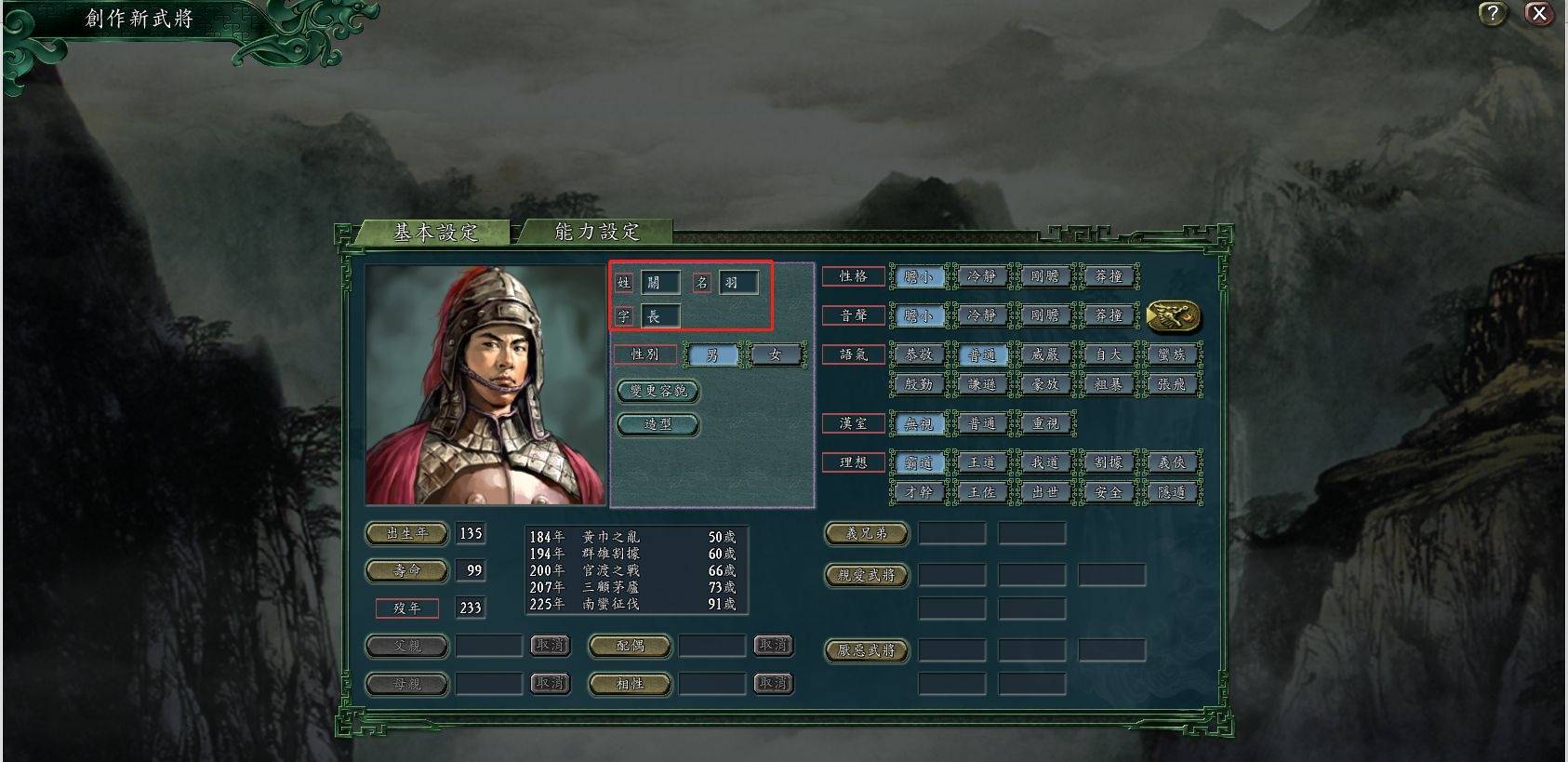Switch to the 基本設定 tab

pos(437,233)
